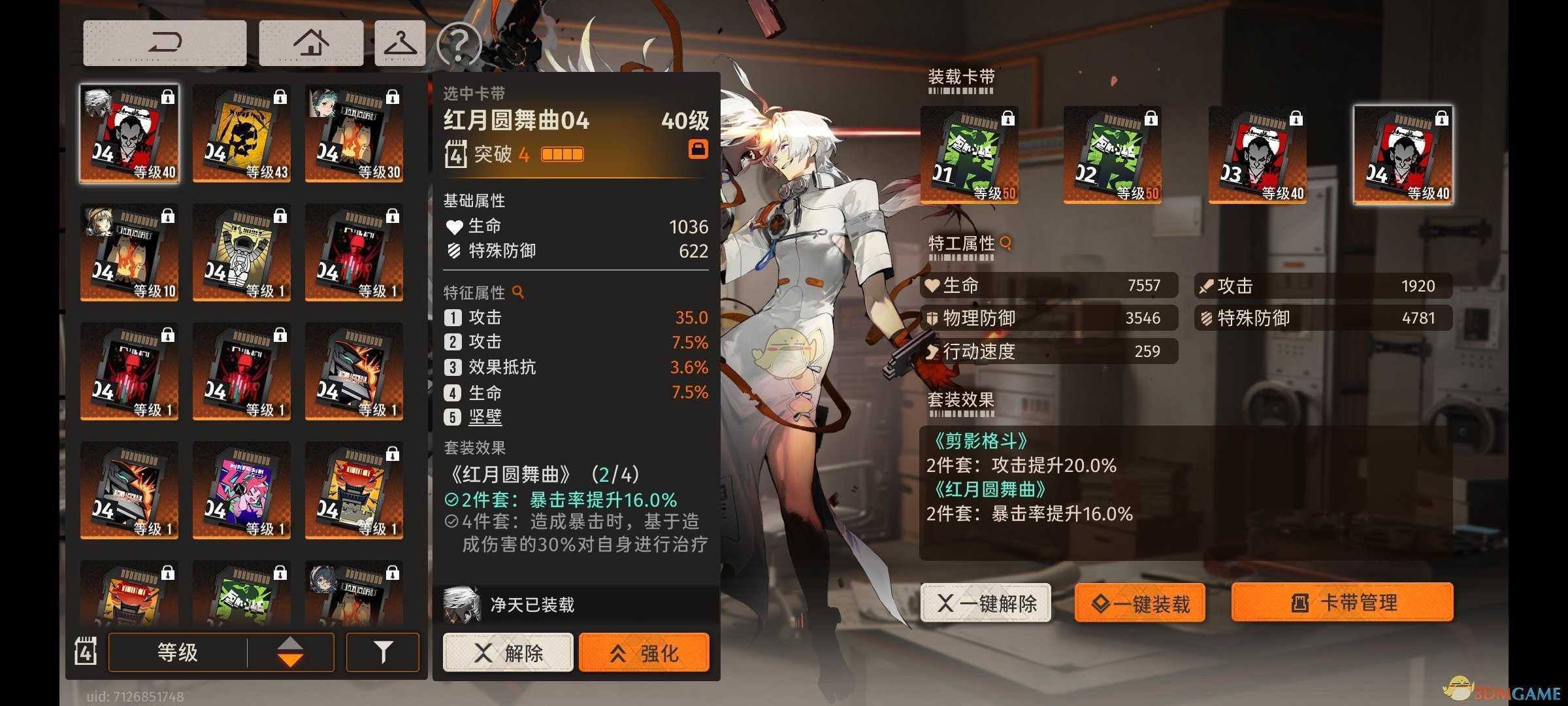Click the back arrow icon top-left

click(x=164, y=41)
